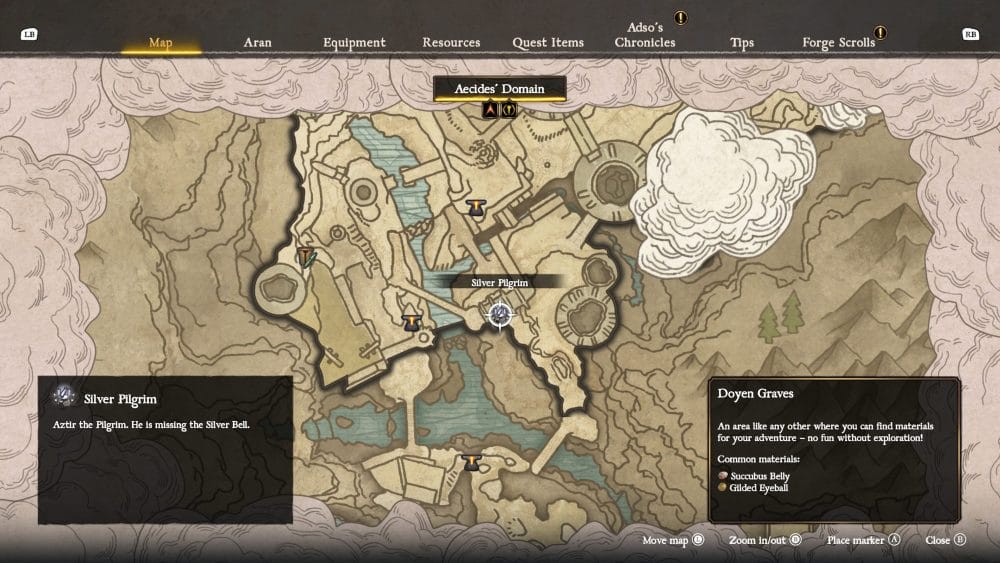
Task: Switch to the Aran tab
Action: pyautogui.click(x=258, y=43)
